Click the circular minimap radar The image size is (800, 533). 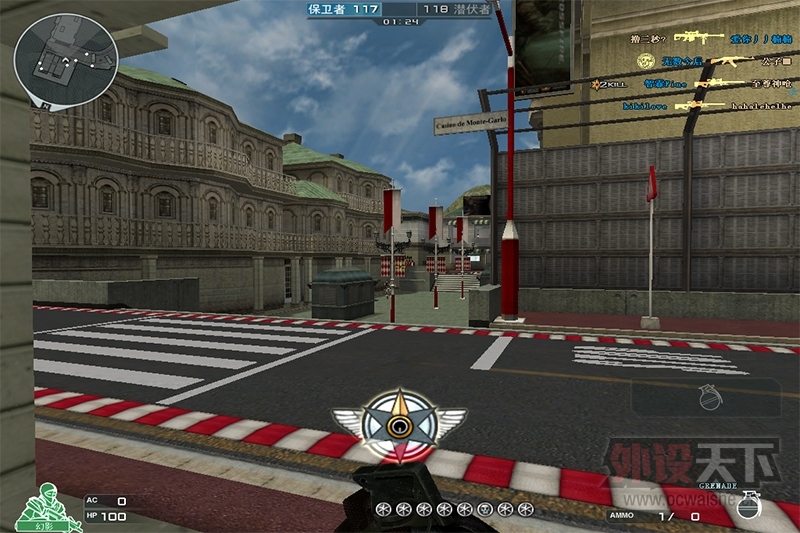(51, 51)
